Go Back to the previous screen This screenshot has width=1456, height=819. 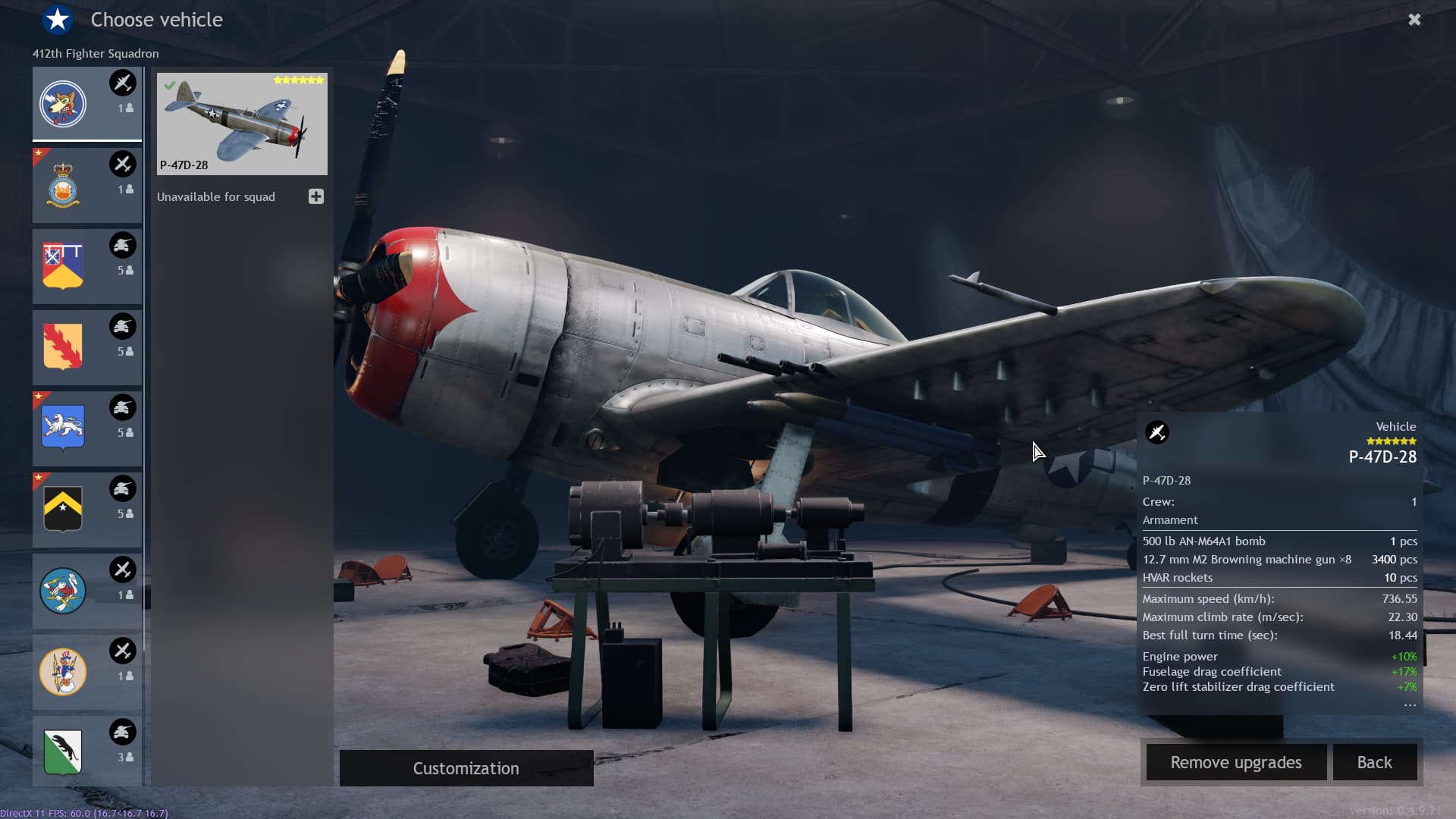(x=1374, y=762)
